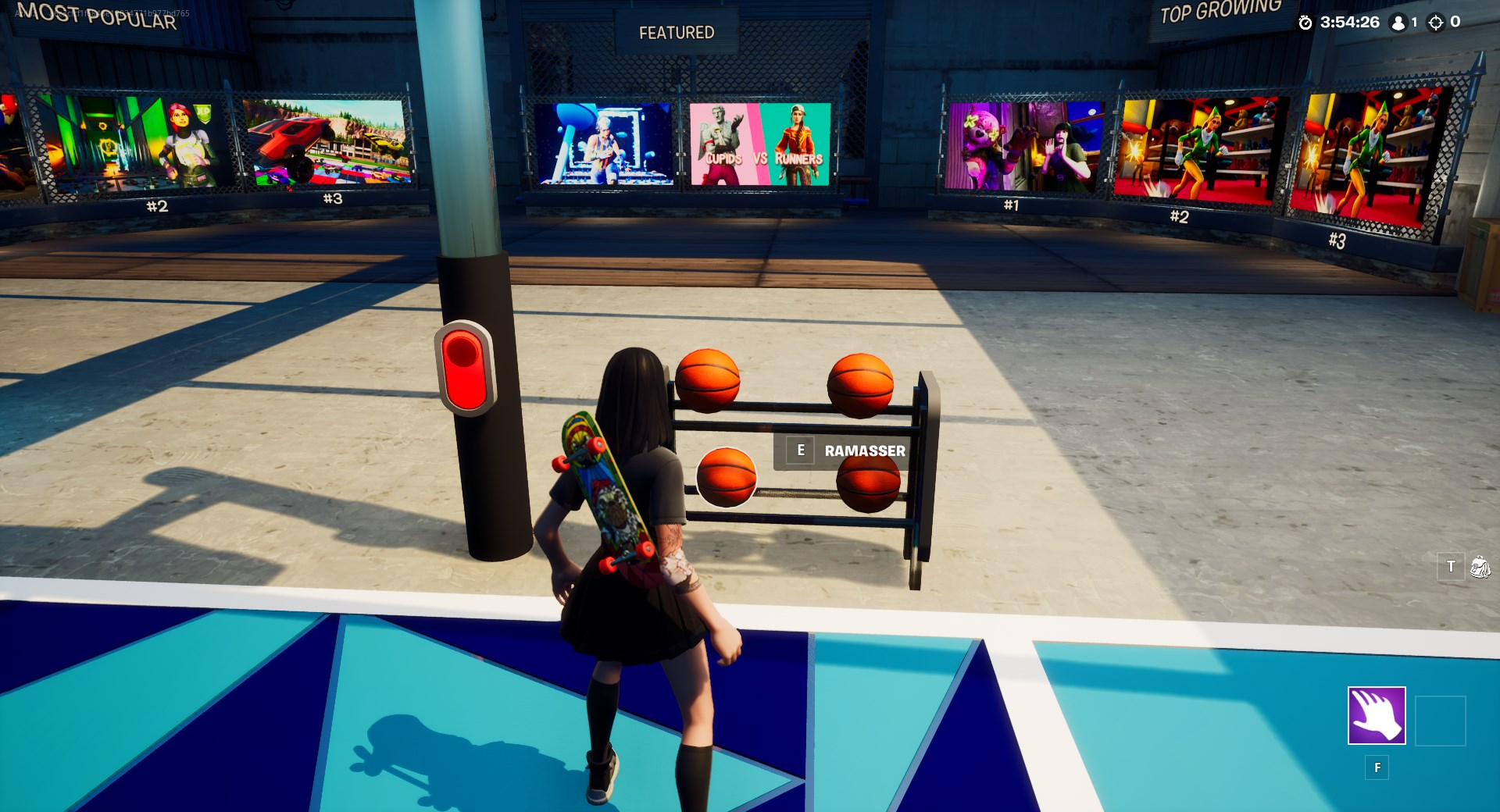Click the F keybind under the glove slot
The width and height of the screenshot is (1500, 812).
[1377, 767]
